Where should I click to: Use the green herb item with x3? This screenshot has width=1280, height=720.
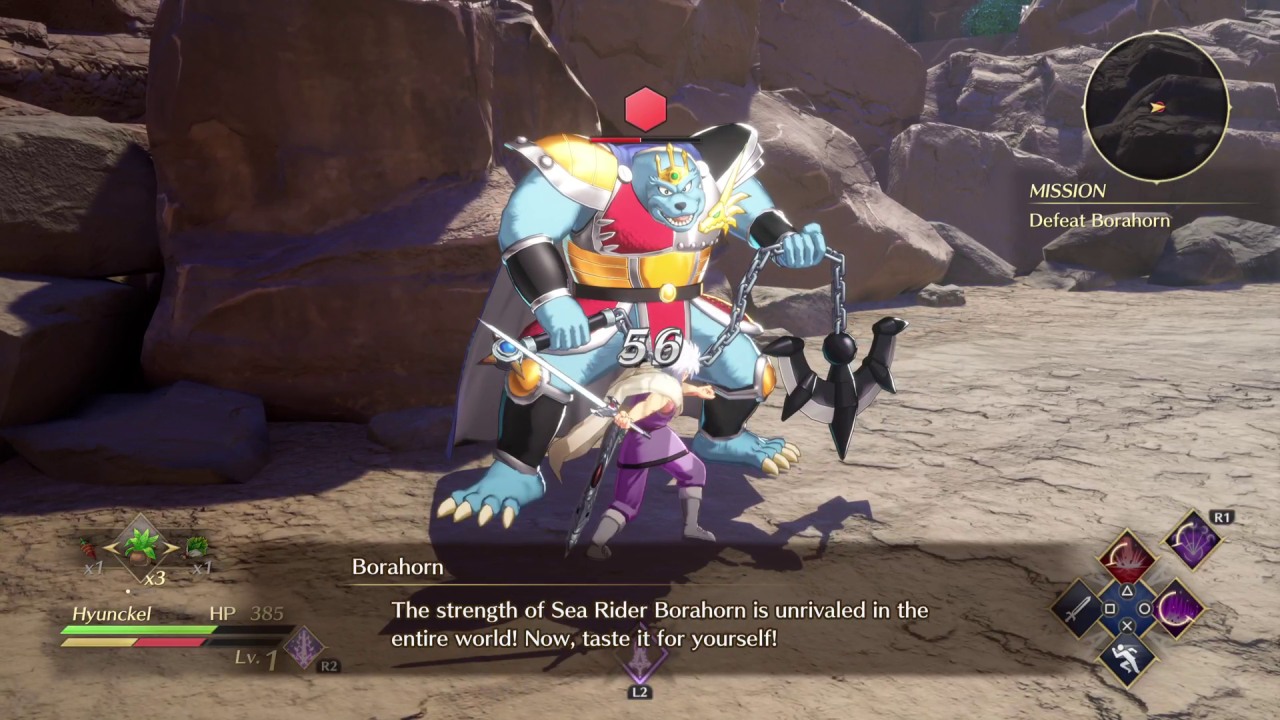[141, 548]
